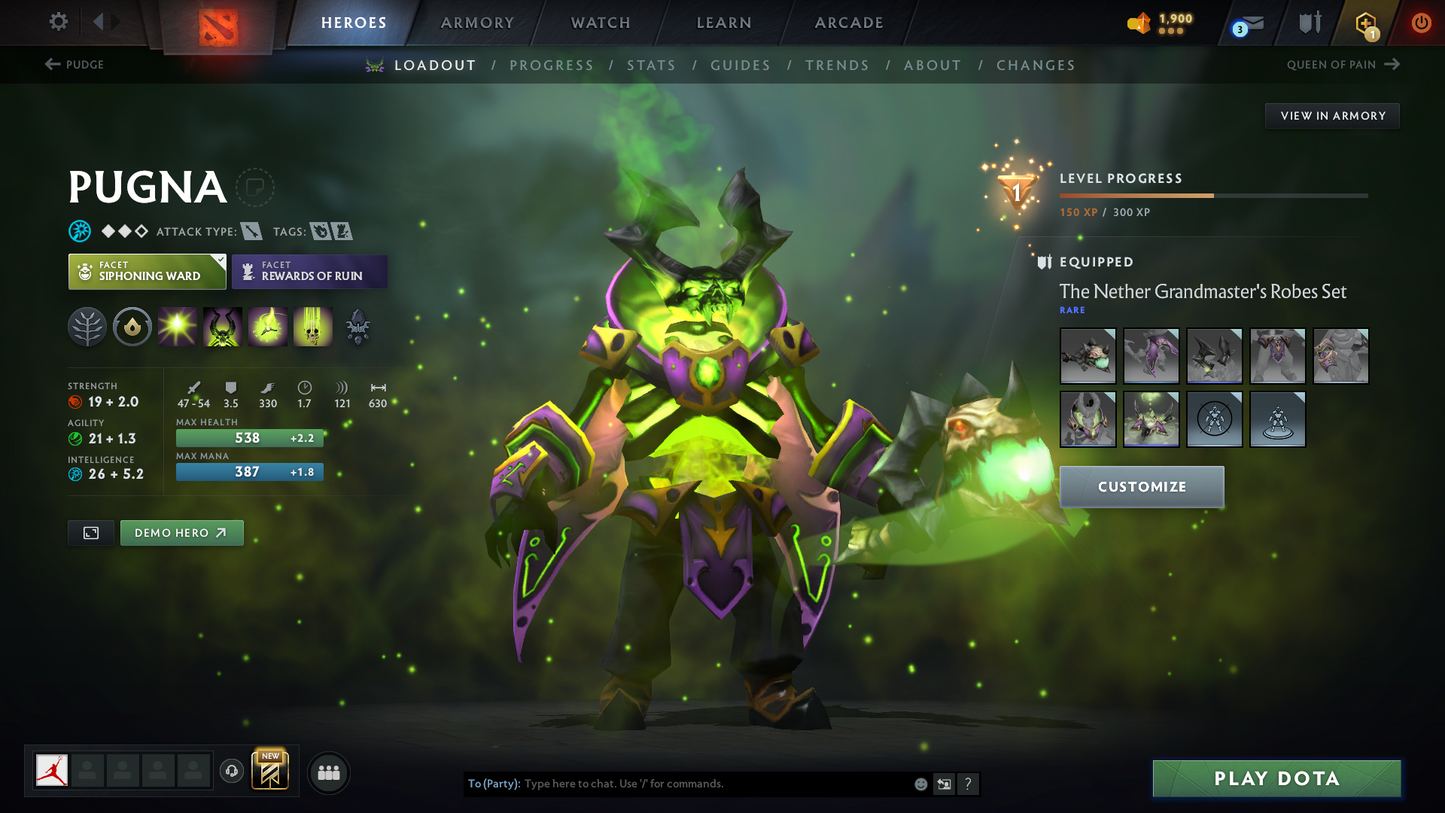Click the Customize button under equipped items
This screenshot has width=1445, height=813.
click(x=1142, y=487)
